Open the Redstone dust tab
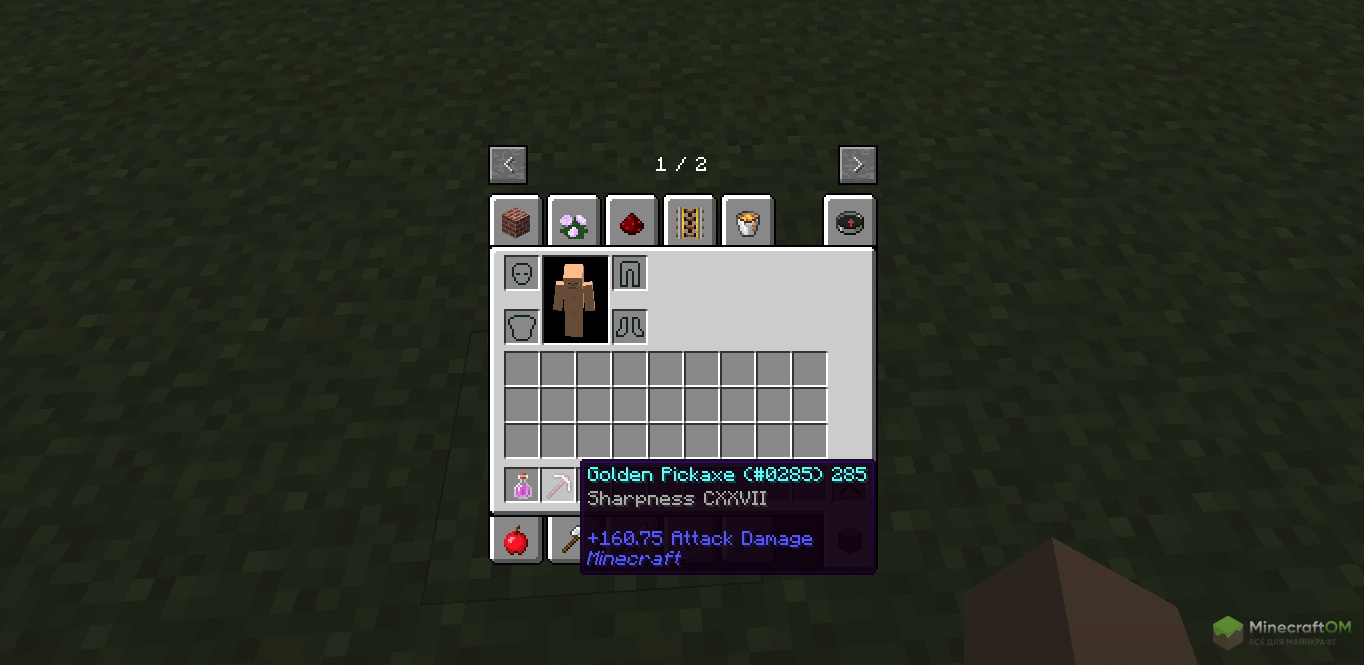 [632, 223]
